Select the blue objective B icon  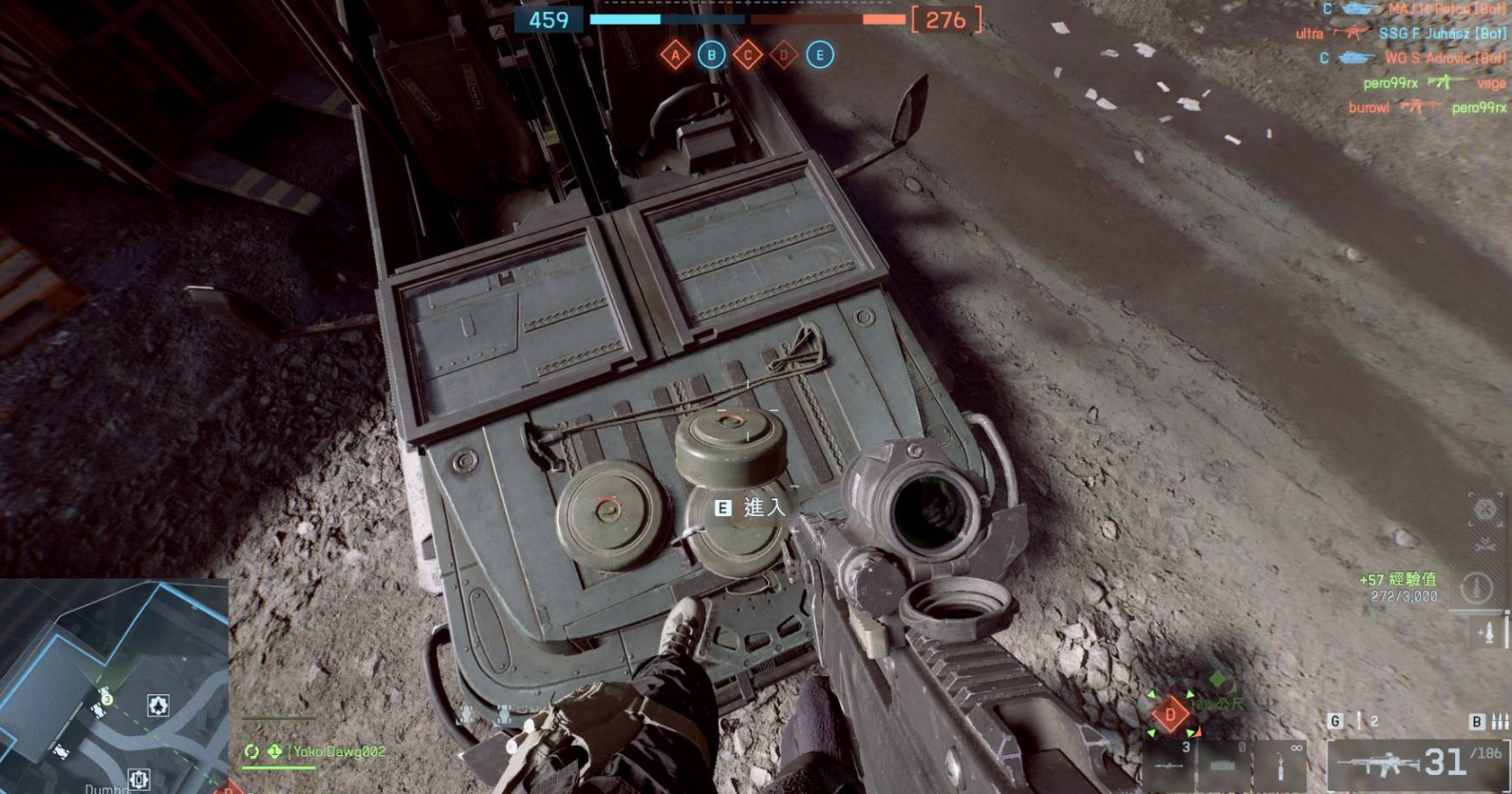pos(711,55)
